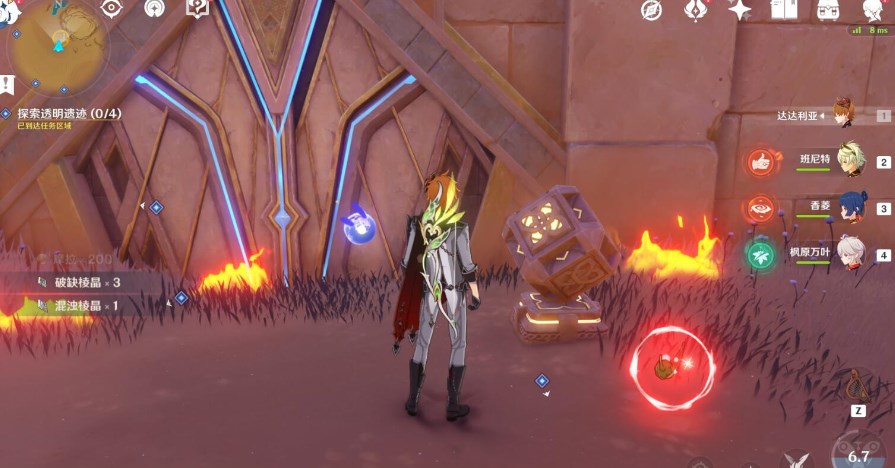
Task: Open the Adventurer Handbook book icon
Action: tap(784, 11)
